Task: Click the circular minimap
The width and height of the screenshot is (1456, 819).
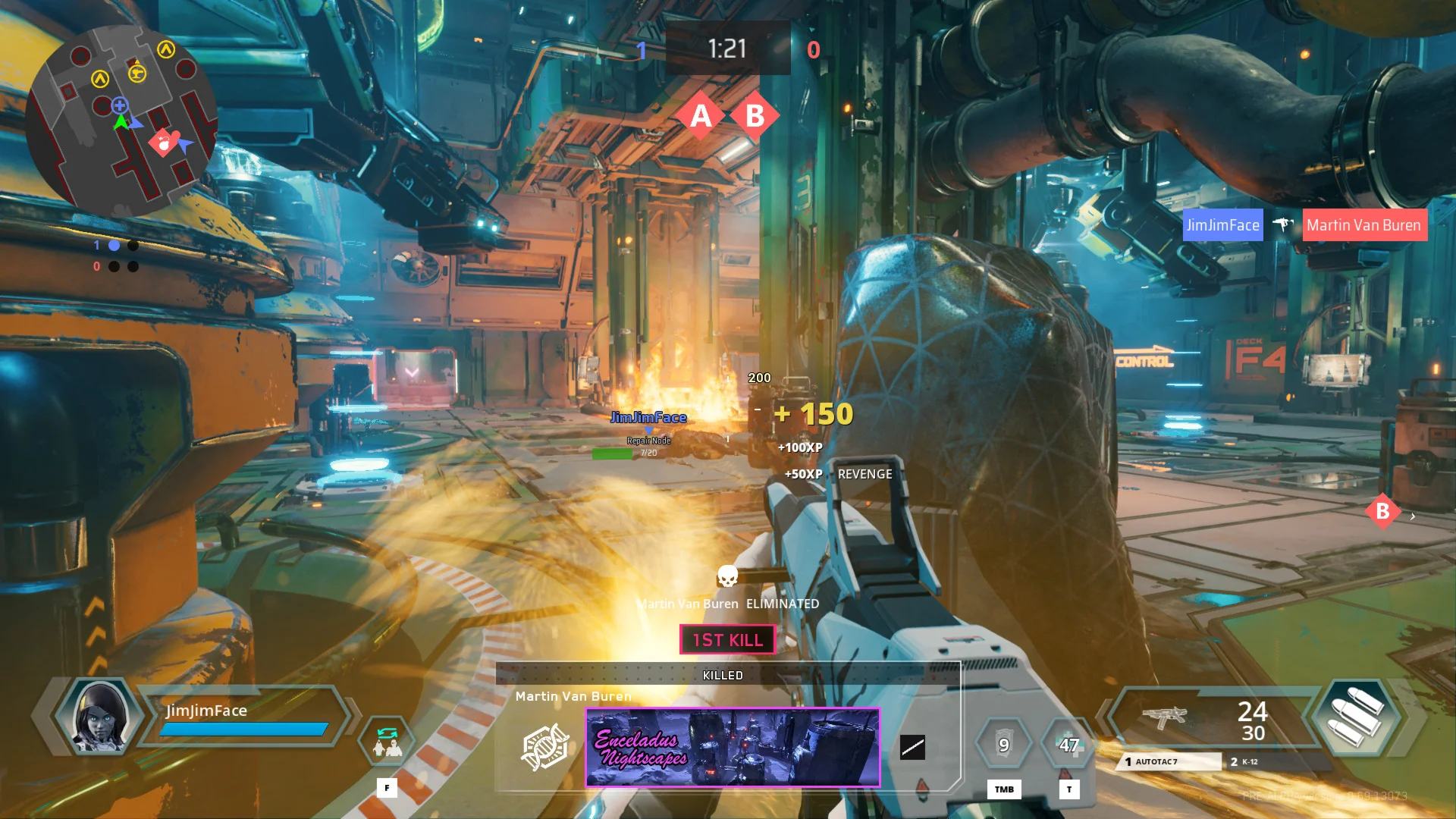Action: (x=121, y=121)
